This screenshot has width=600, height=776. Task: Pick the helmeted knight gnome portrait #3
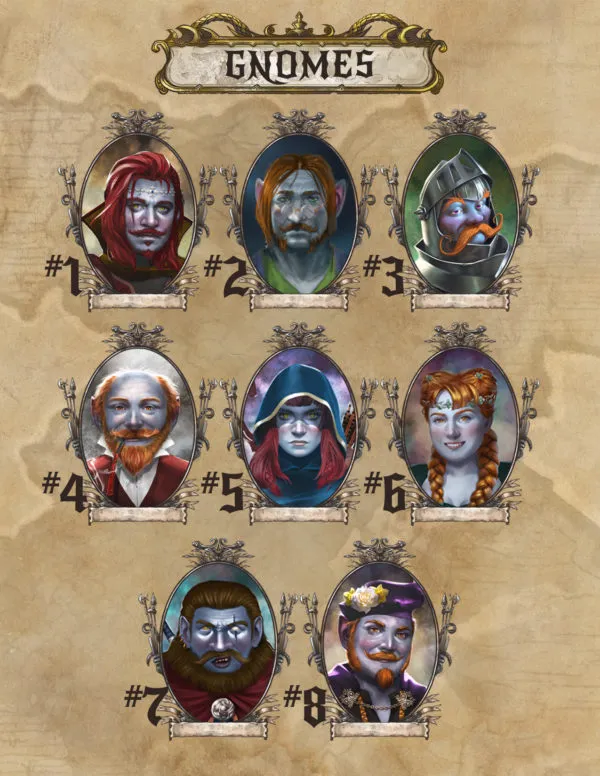[460, 212]
